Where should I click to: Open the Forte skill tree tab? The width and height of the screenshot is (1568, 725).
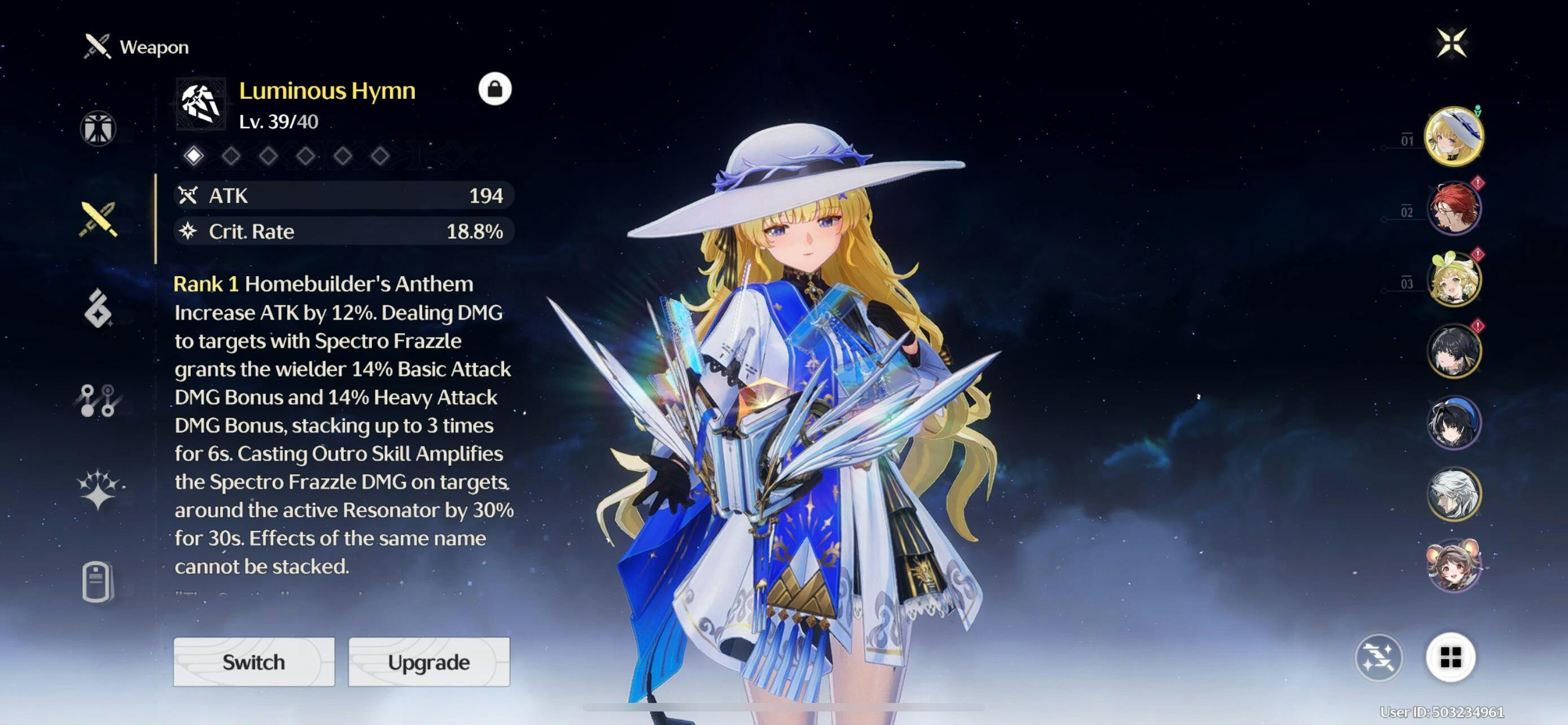tap(98, 400)
